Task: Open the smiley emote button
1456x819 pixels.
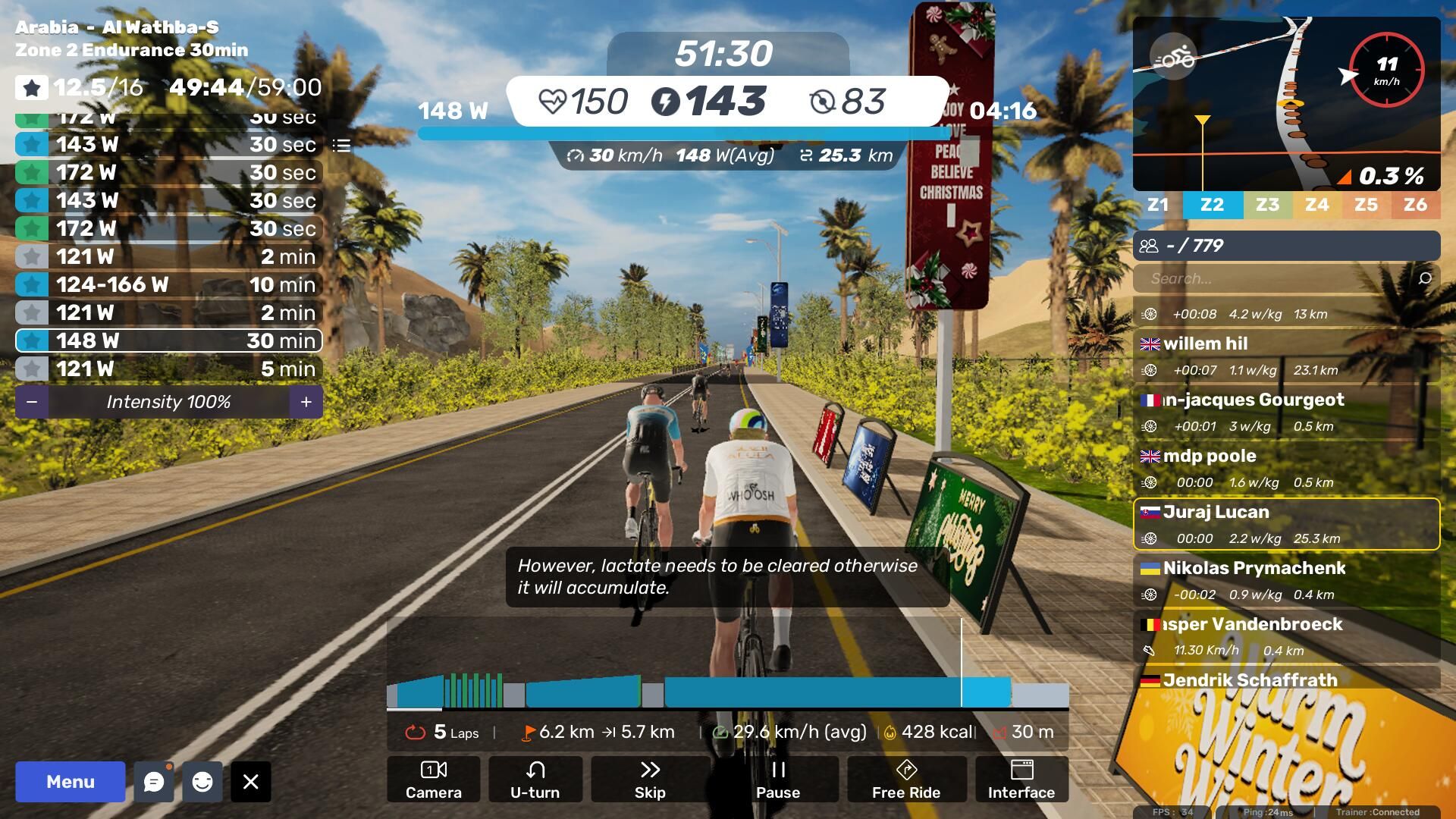Action: click(202, 782)
